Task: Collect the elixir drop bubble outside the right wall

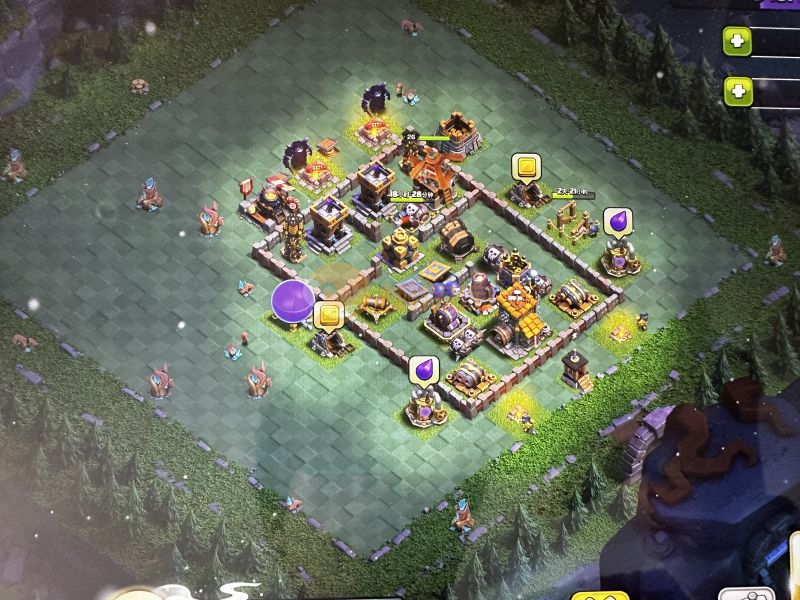Action: 618,222
